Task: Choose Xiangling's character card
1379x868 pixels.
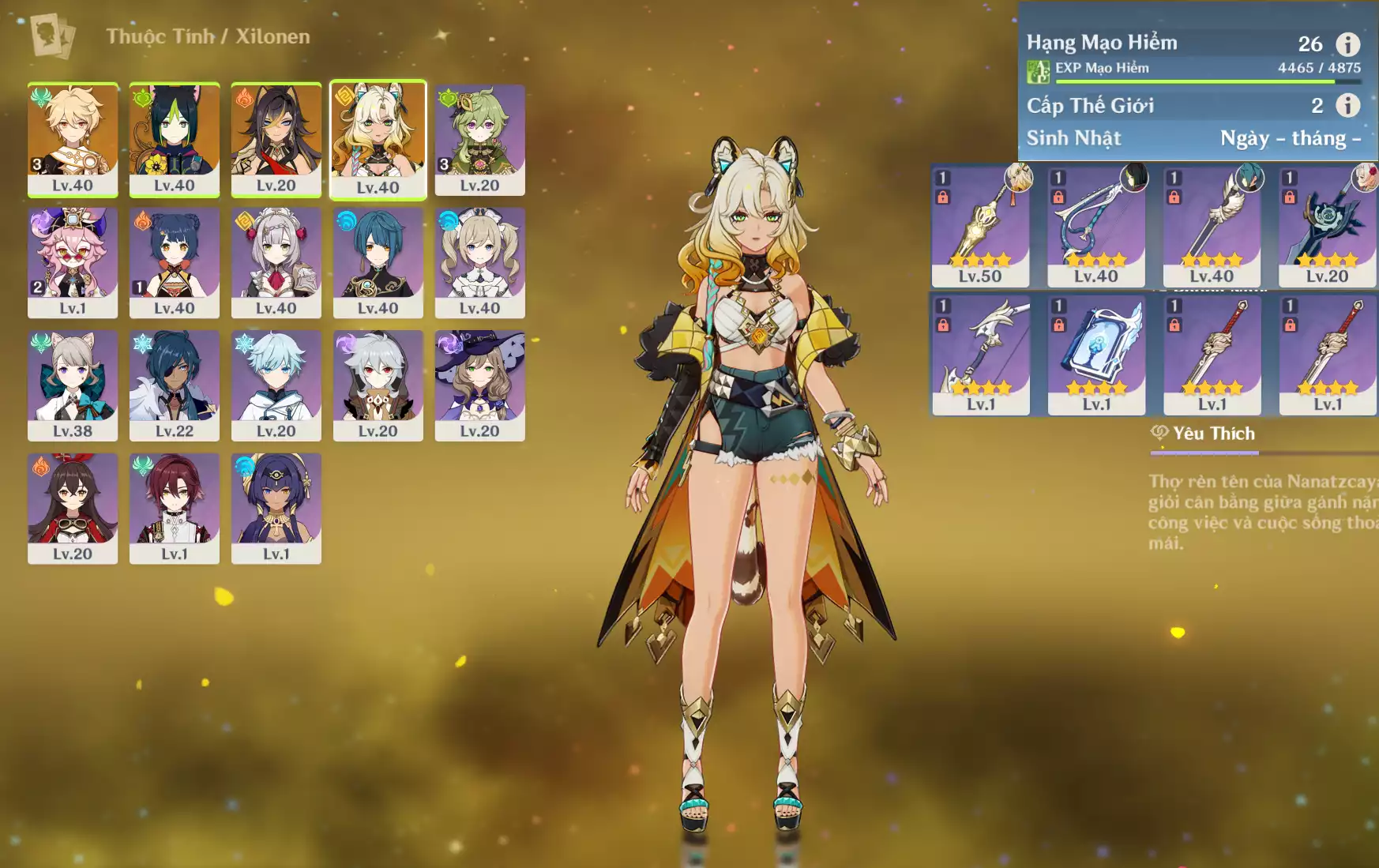Action: 174,262
